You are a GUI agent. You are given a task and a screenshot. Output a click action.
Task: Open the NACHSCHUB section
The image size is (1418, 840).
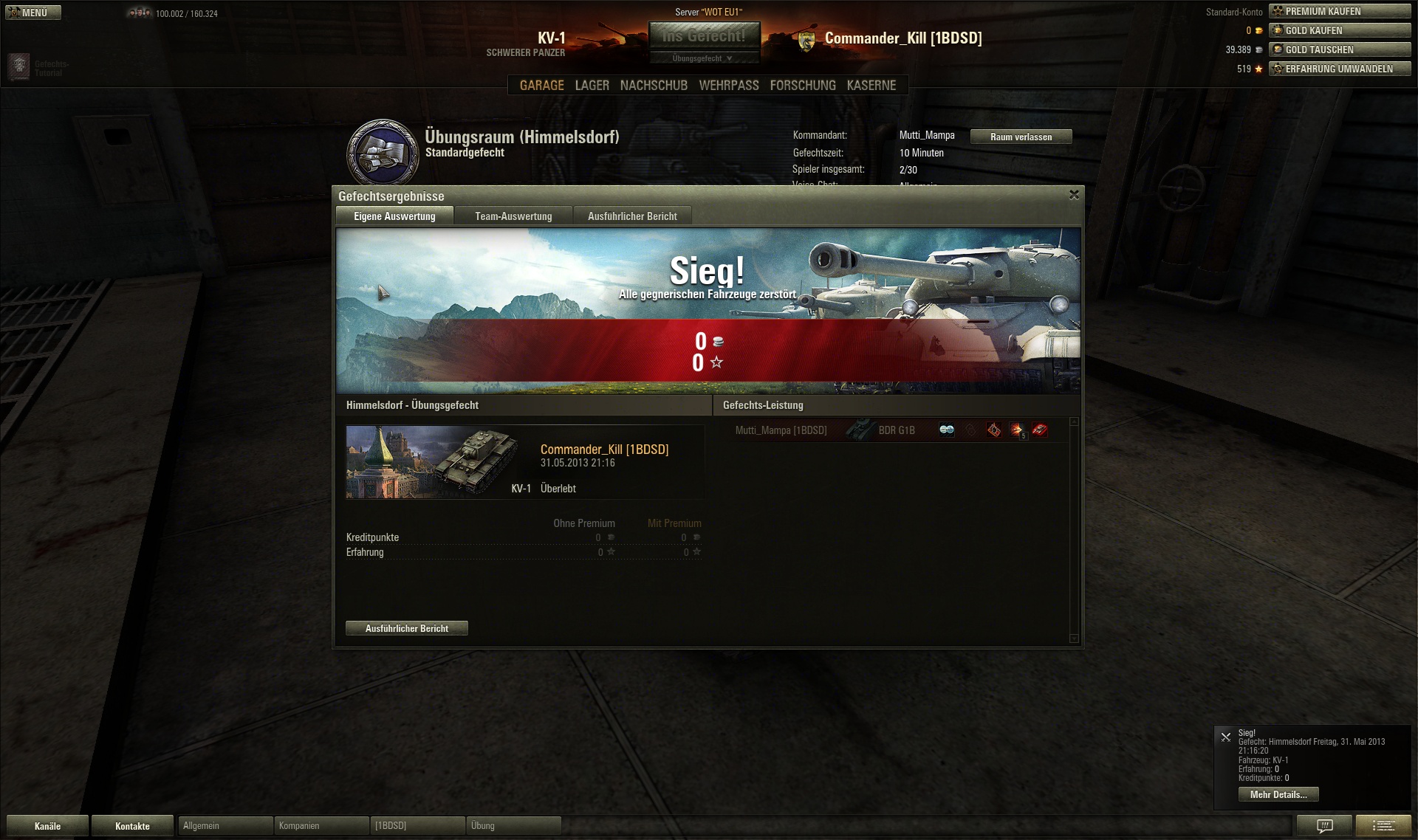tap(654, 86)
